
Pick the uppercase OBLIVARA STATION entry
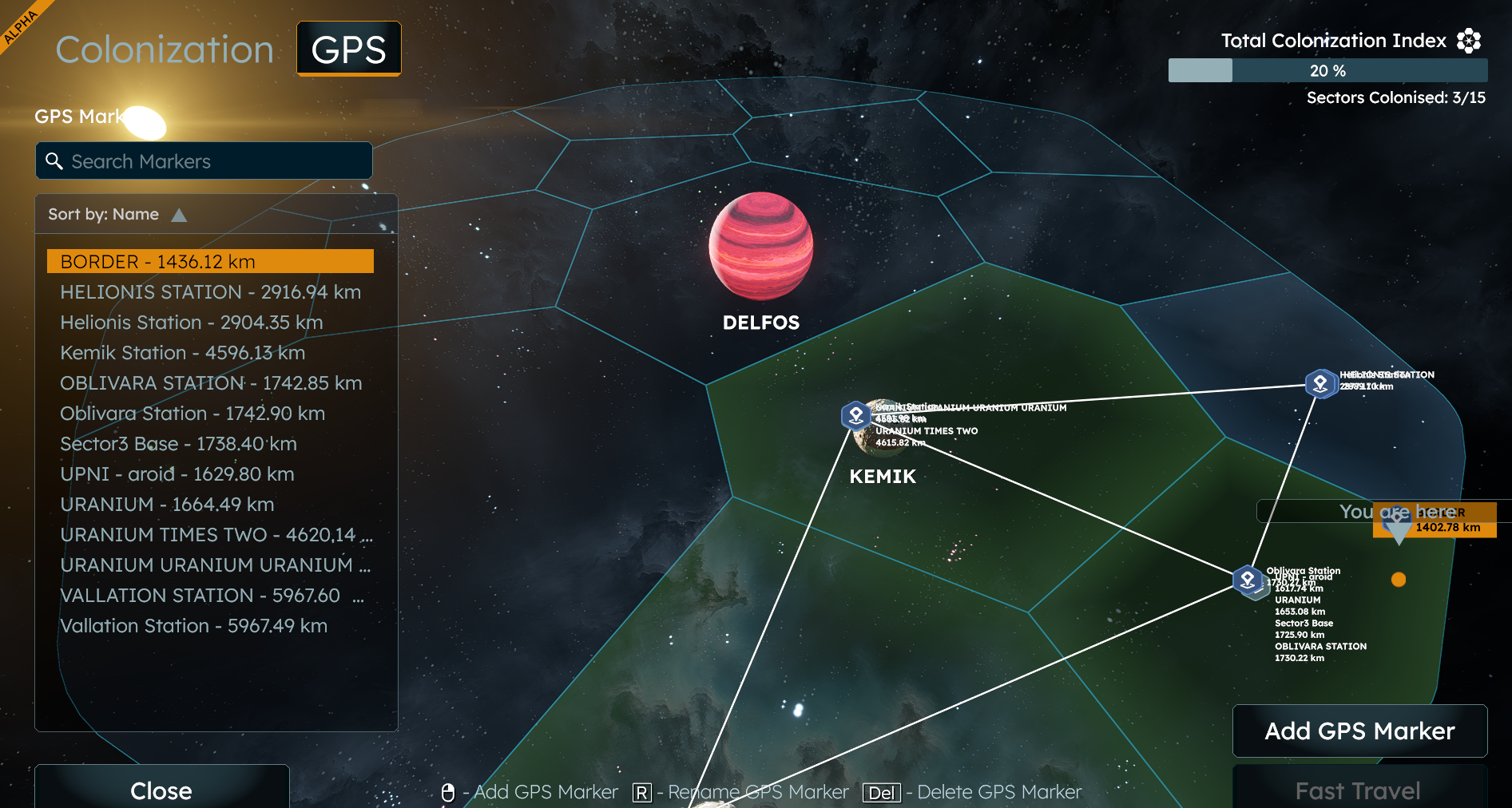point(211,383)
